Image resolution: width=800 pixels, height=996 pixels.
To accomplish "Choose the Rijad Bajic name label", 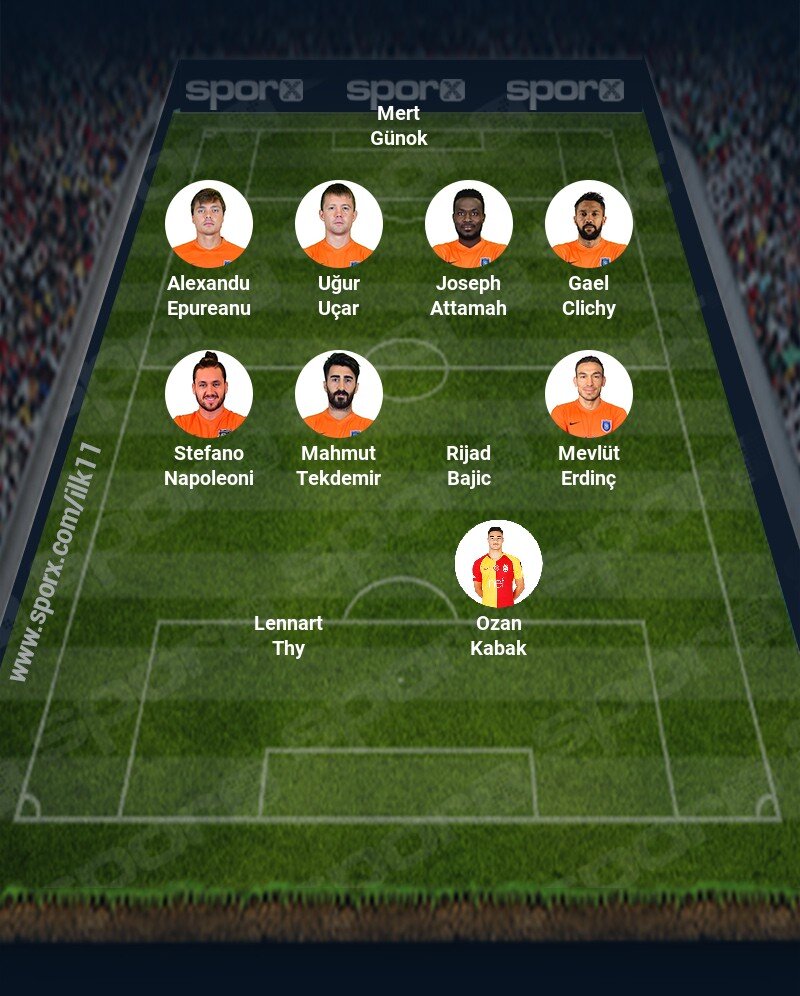I will [x=468, y=466].
